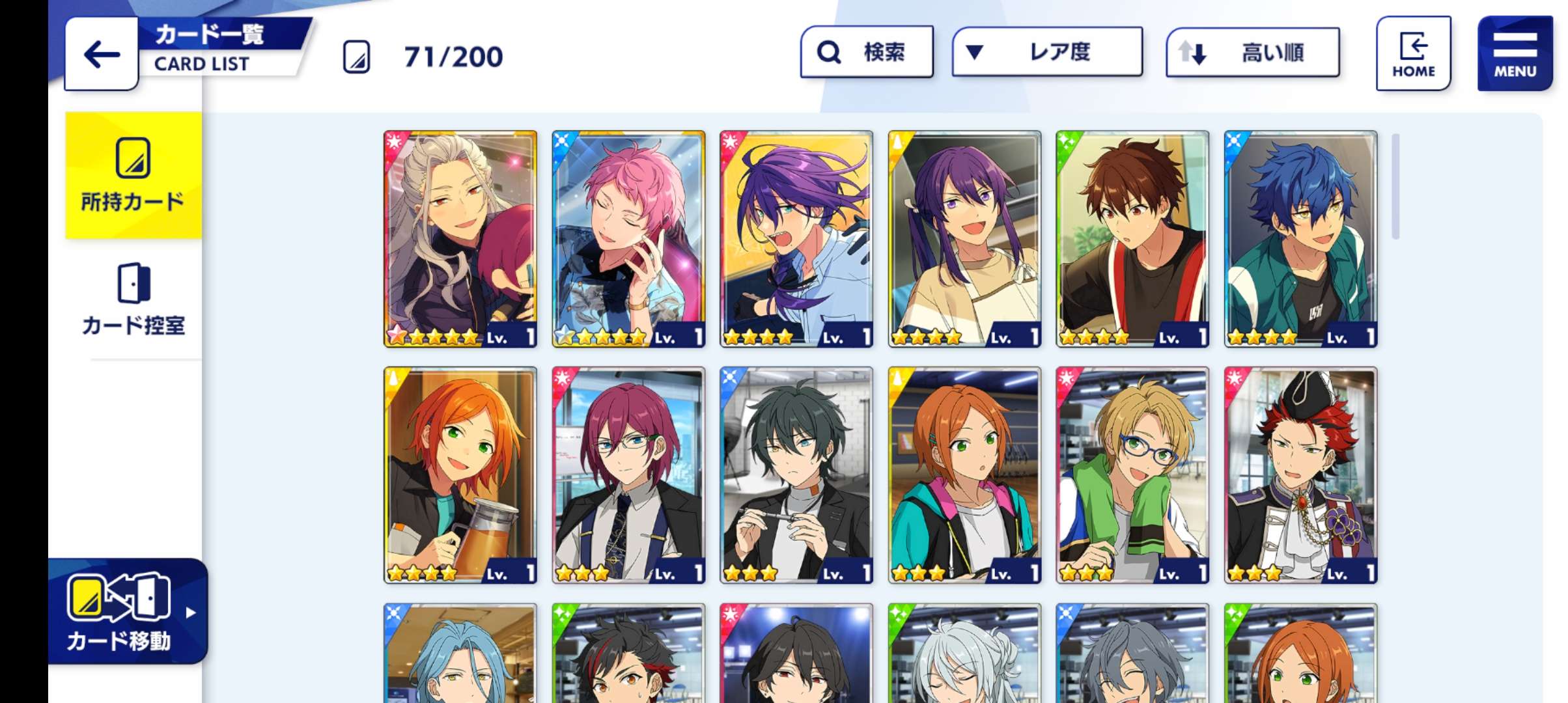Select the pink-haired five-star card

coord(628,239)
